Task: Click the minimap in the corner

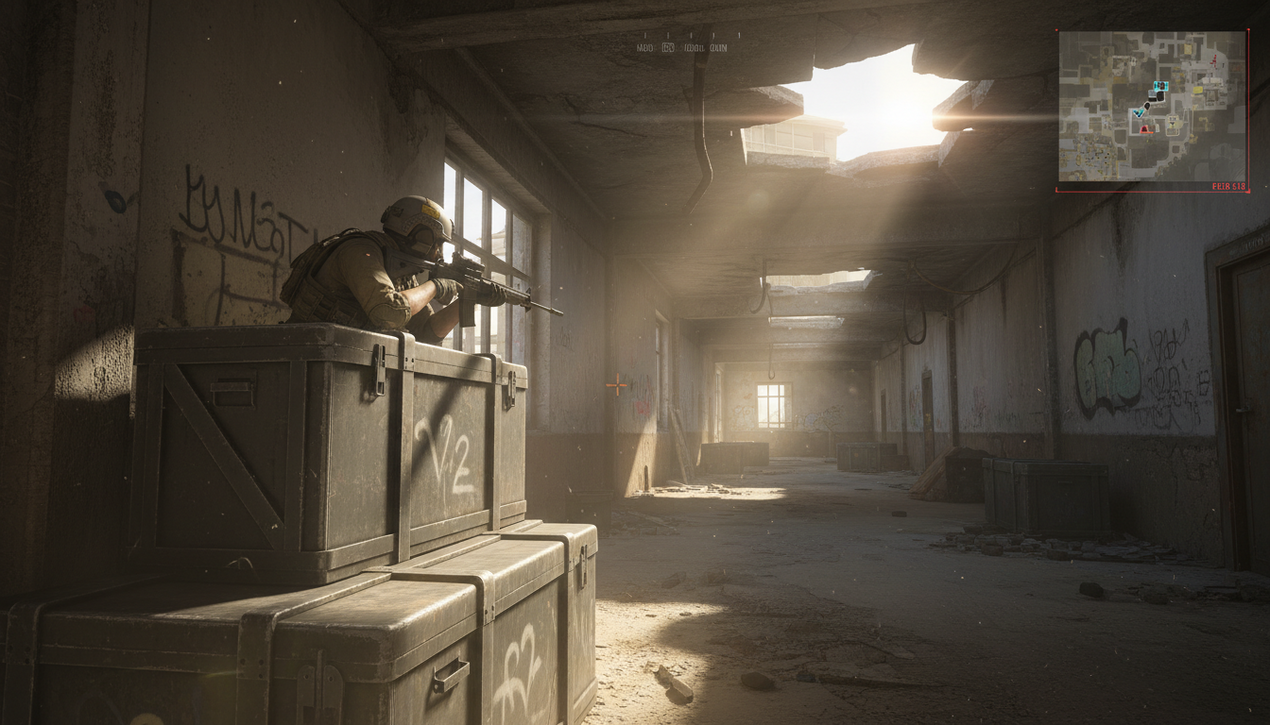Action: 1152,106
